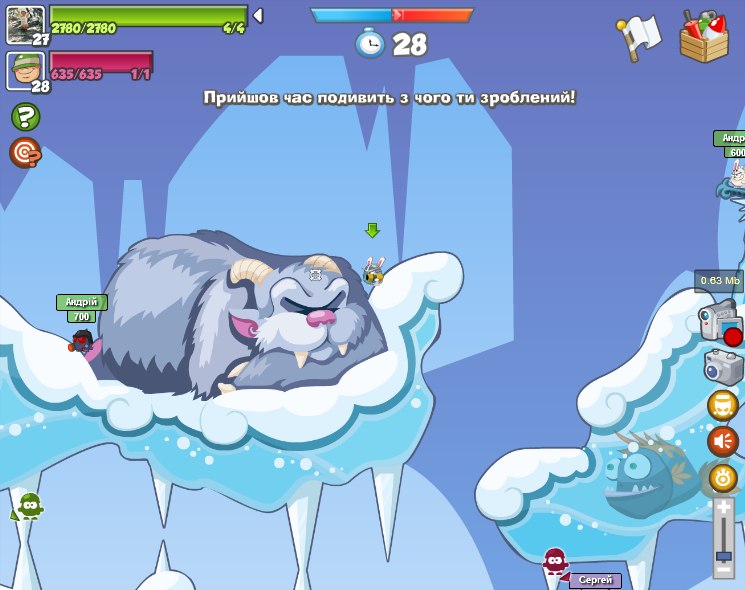Screen dimensions: 745x590
Task: Select the level 28 green-cap avatar
Action: (25, 71)
